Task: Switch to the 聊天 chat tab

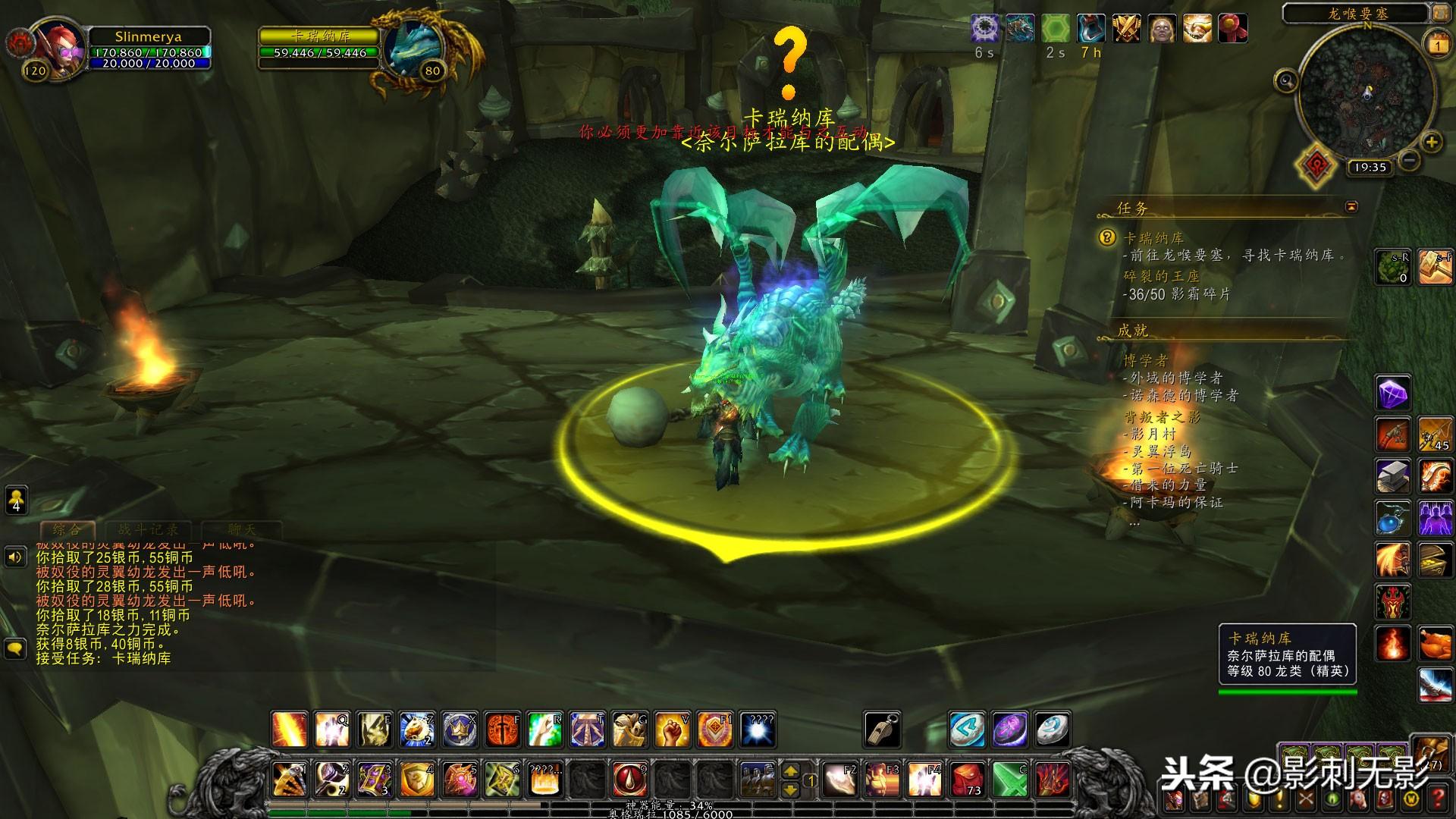Action: pyautogui.click(x=241, y=530)
